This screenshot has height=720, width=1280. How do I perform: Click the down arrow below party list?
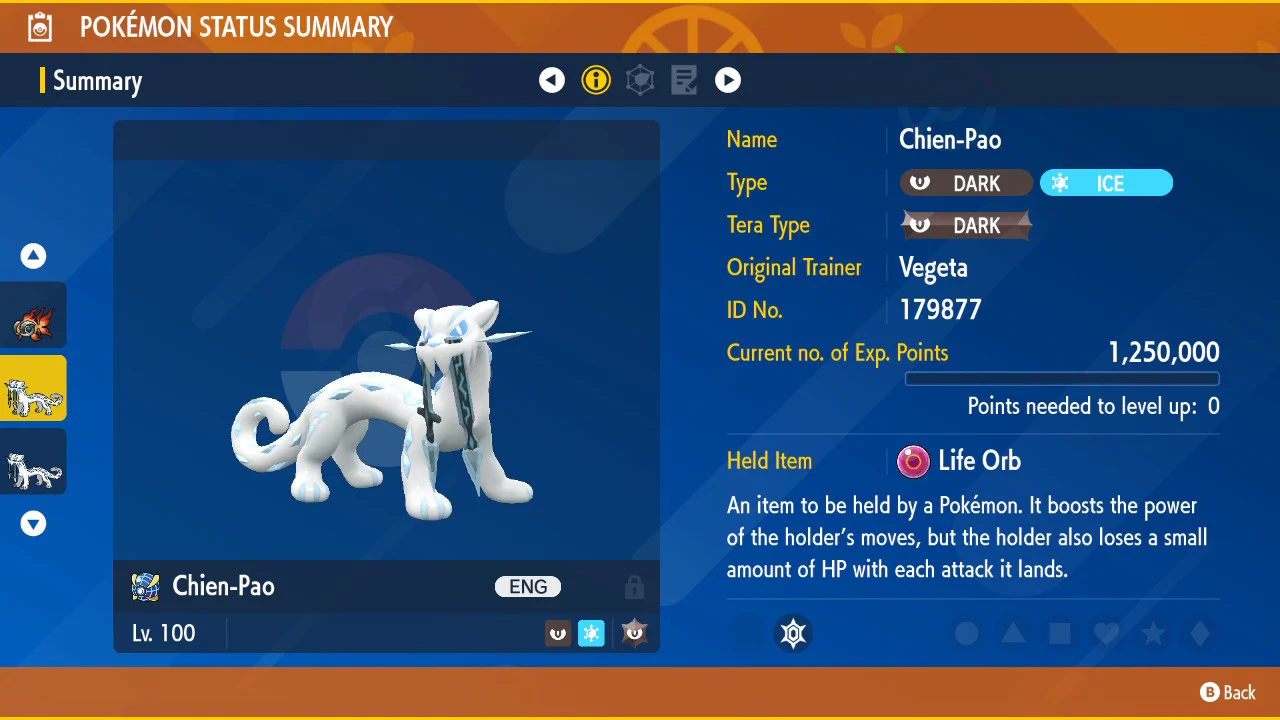[34, 523]
